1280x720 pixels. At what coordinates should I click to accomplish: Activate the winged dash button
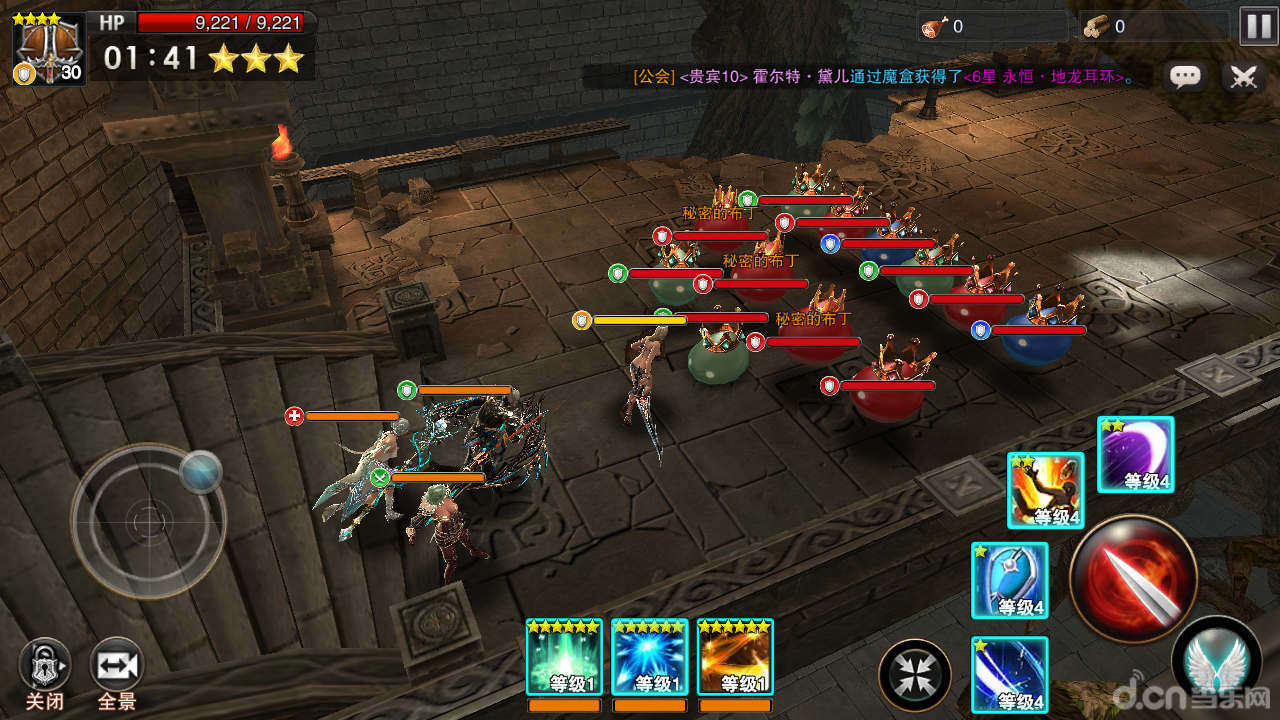pyautogui.click(x=1216, y=658)
